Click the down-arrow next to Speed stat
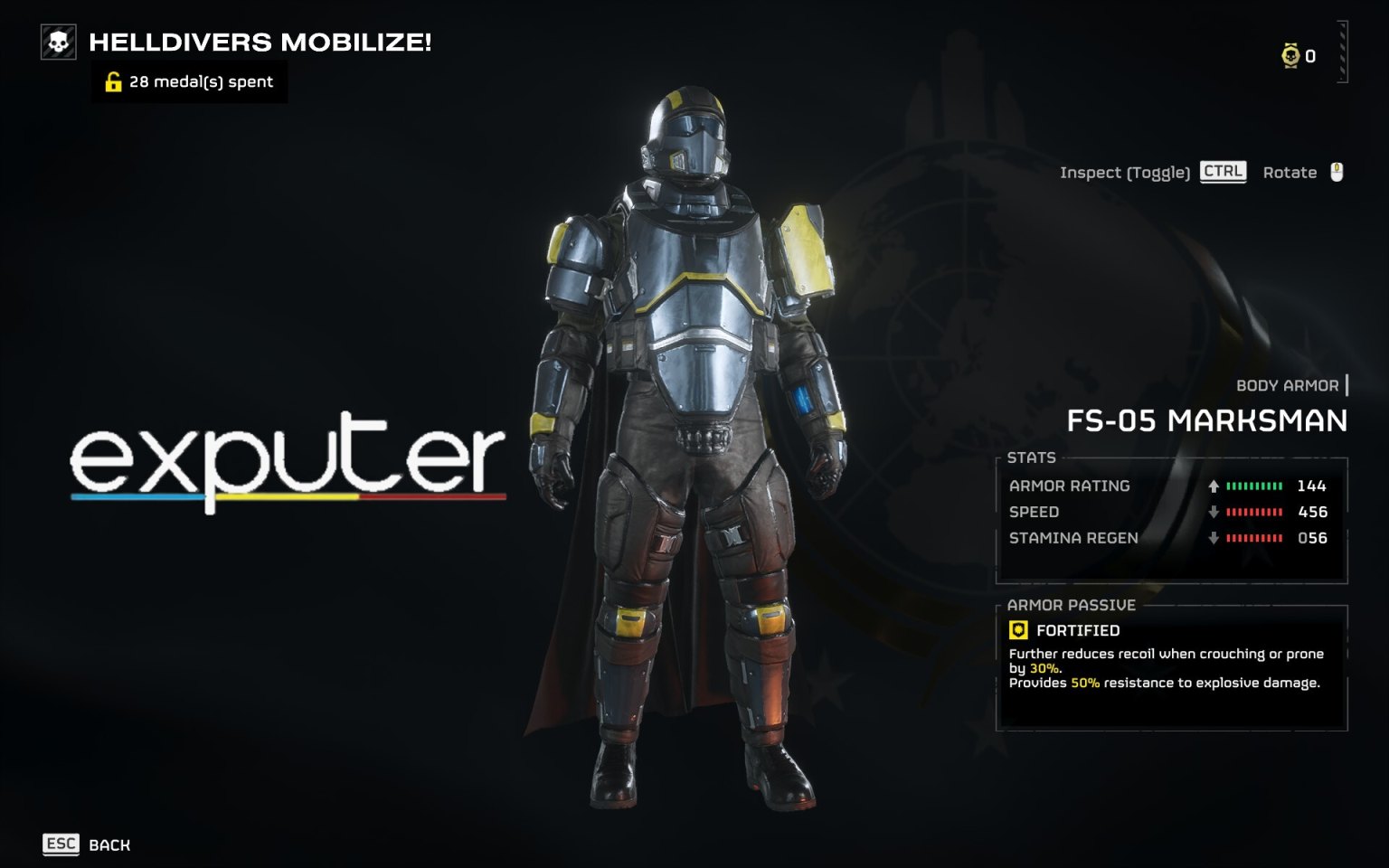Screen dimensions: 1389x868 coord(1212,512)
